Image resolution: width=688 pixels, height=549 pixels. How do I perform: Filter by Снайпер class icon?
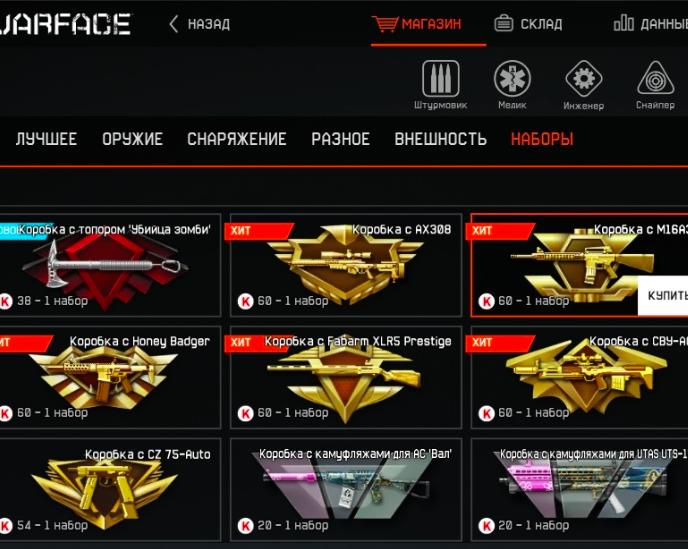[655, 80]
